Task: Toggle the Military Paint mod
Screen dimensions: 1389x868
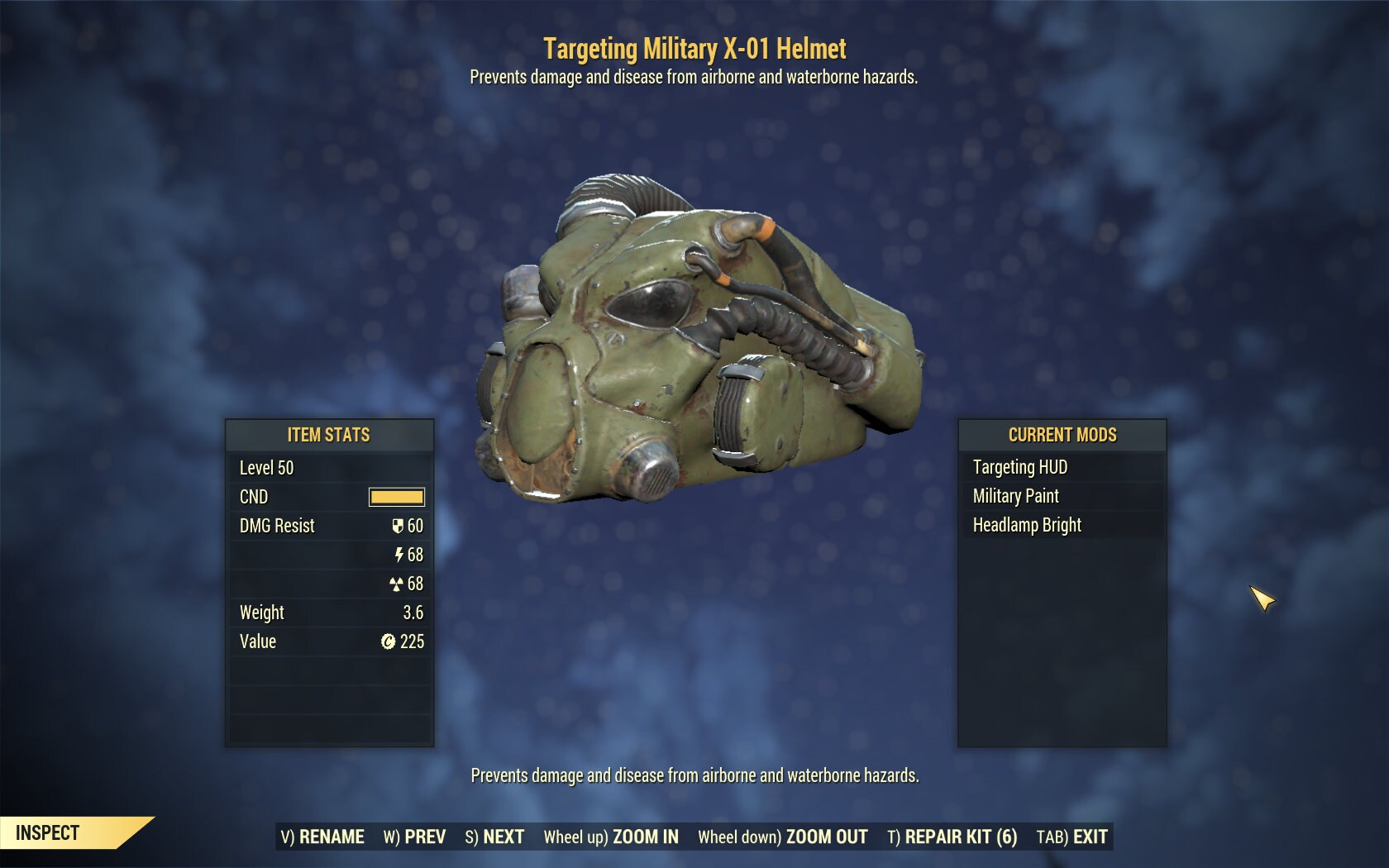Action: (x=1016, y=496)
